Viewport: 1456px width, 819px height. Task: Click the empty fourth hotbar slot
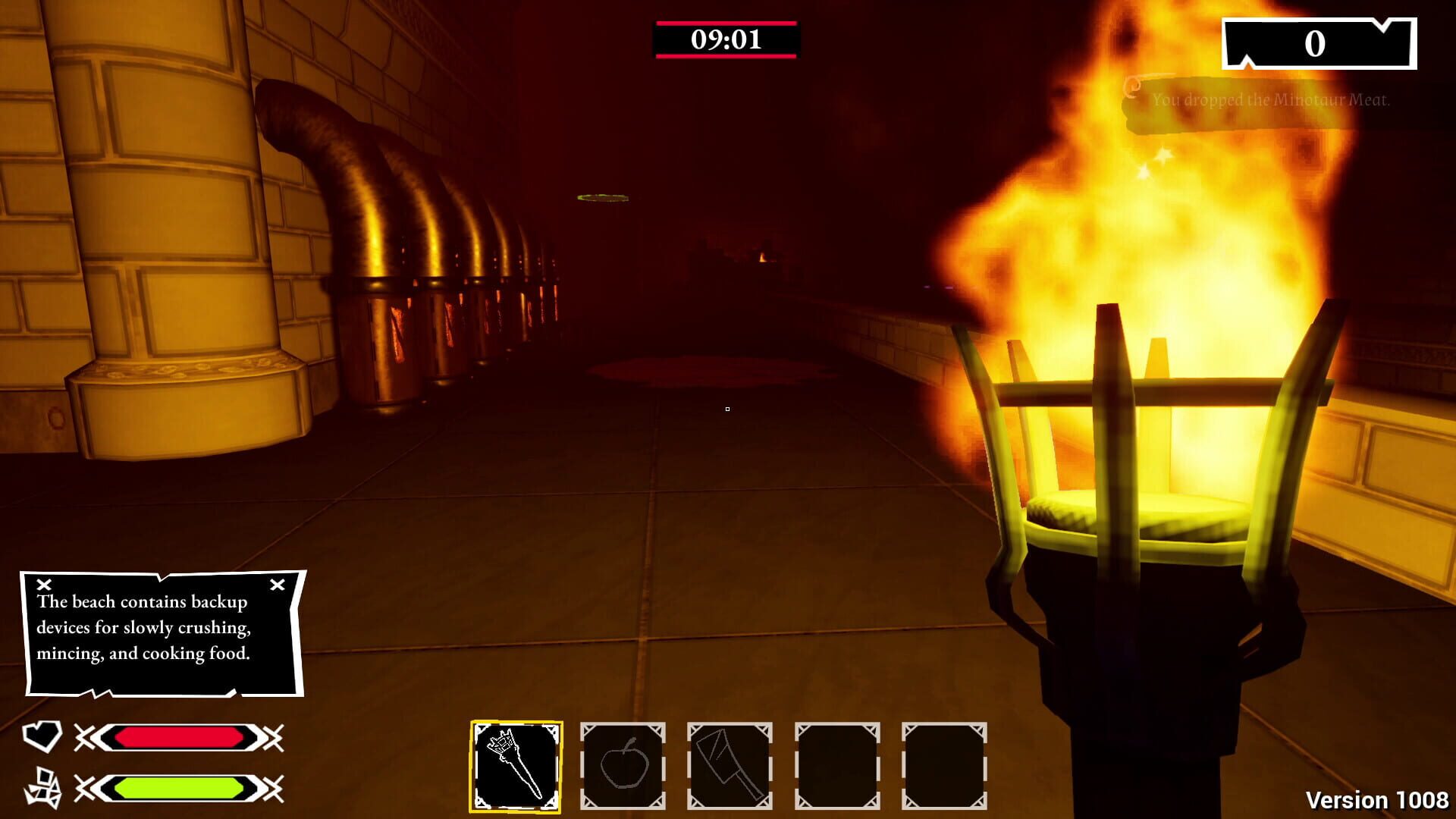point(837,766)
